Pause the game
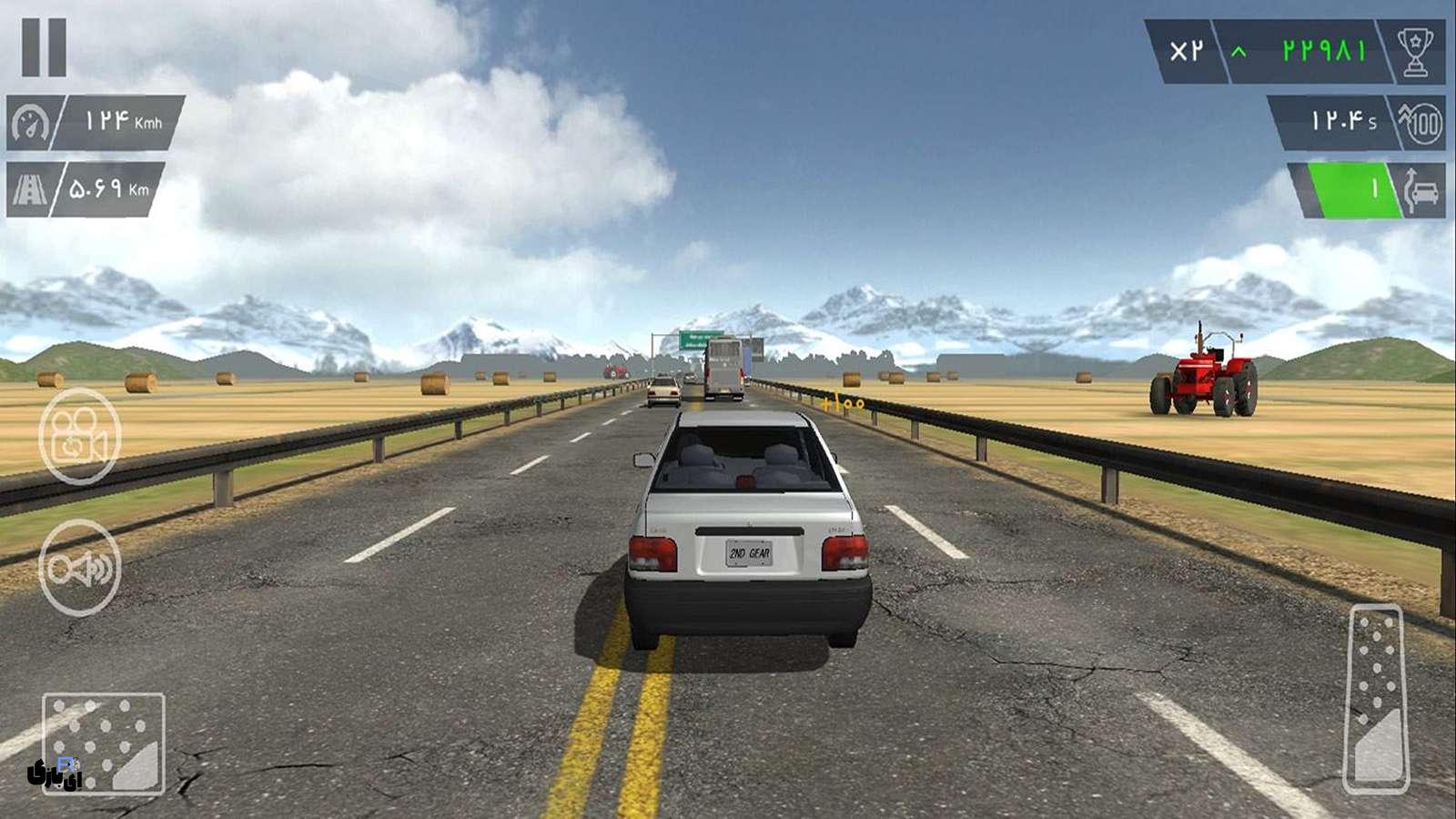 click(x=44, y=47)
